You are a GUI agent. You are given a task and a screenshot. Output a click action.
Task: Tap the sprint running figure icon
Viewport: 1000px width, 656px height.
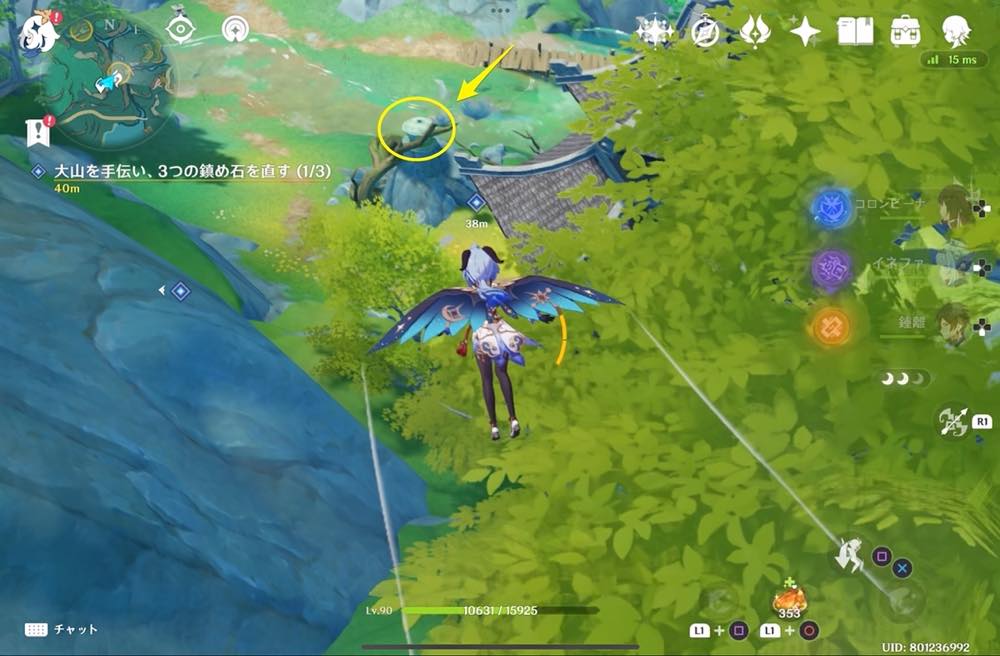click(x=850, y=554)
